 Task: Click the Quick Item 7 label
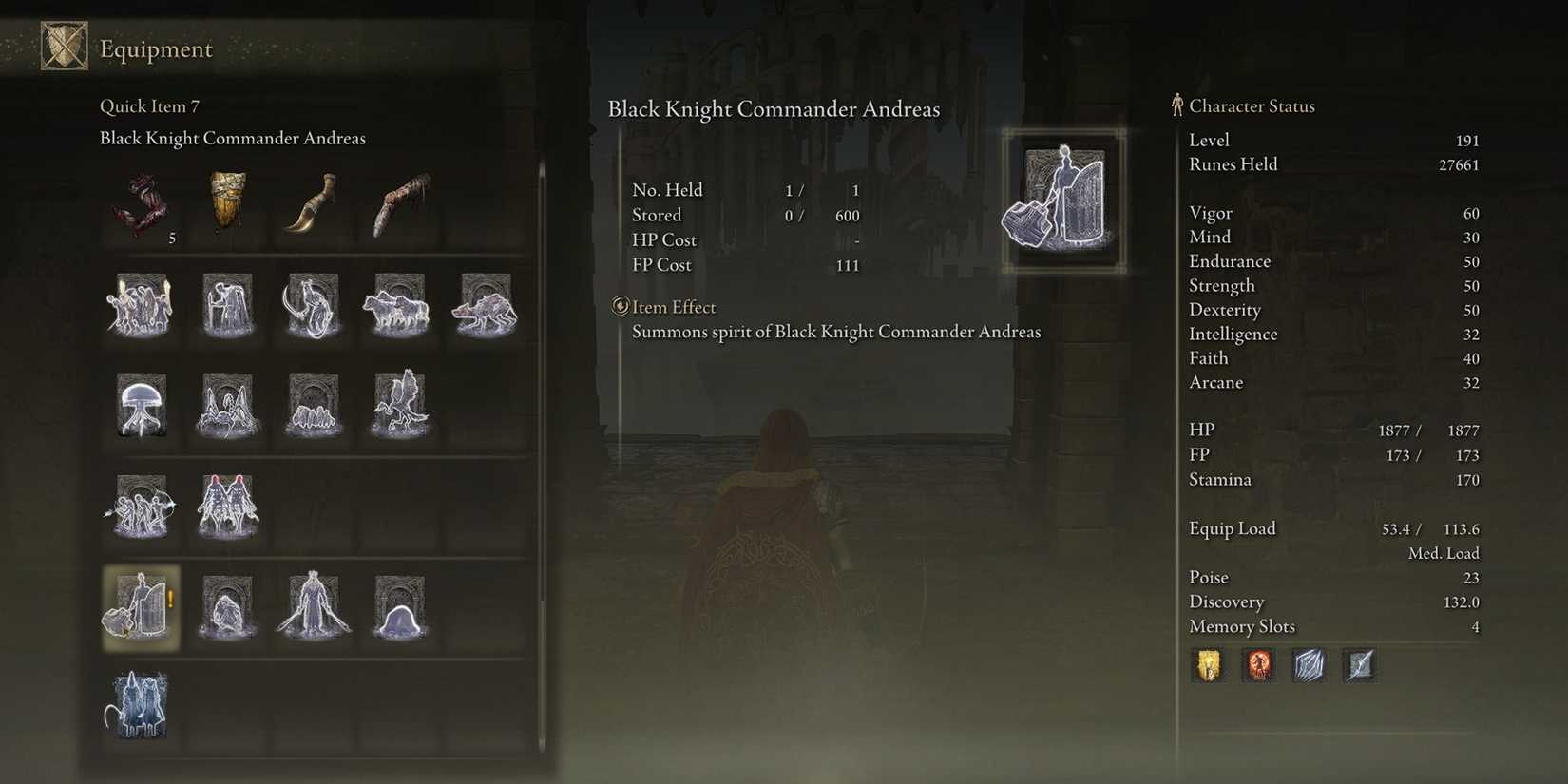click(x=148, y=105)
